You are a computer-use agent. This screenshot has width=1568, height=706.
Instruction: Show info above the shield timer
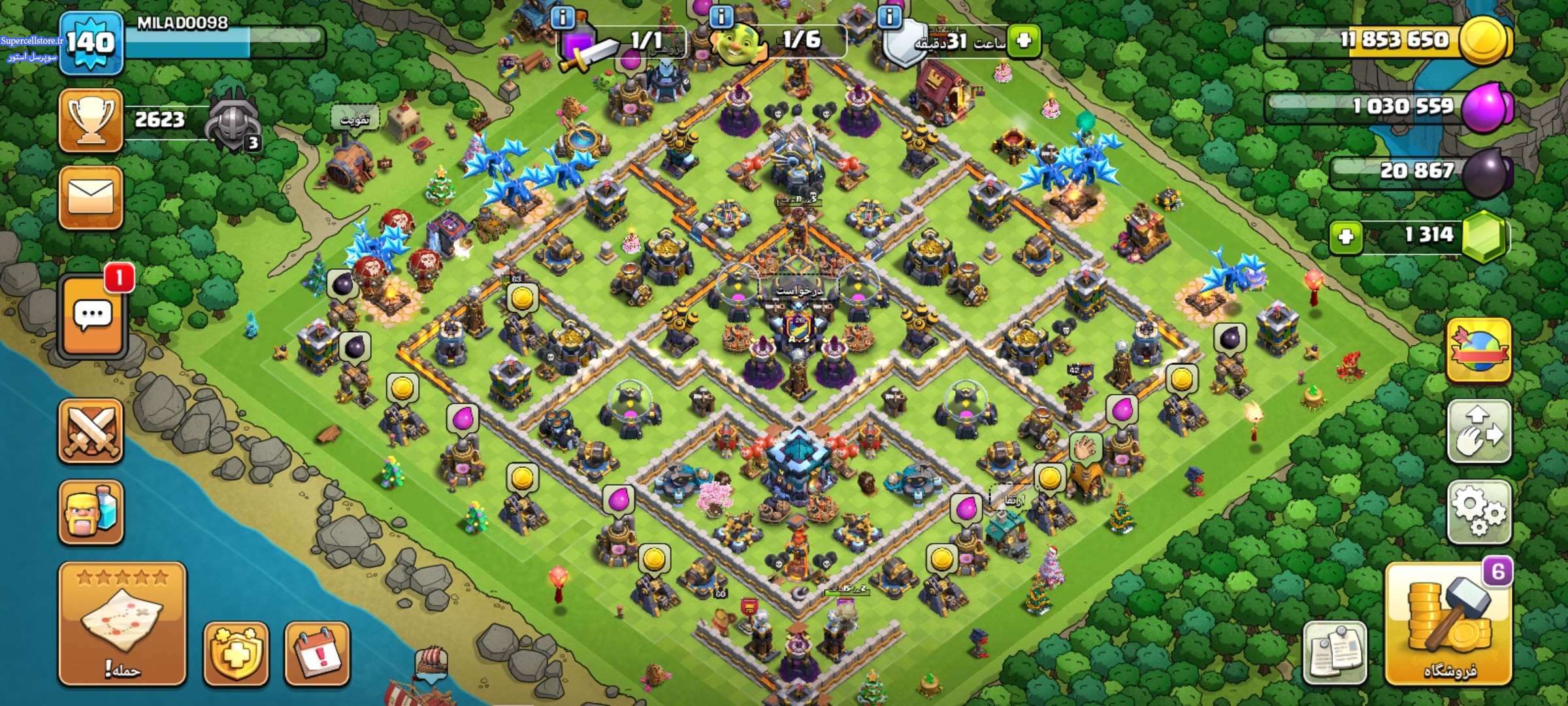pos(889,16)
